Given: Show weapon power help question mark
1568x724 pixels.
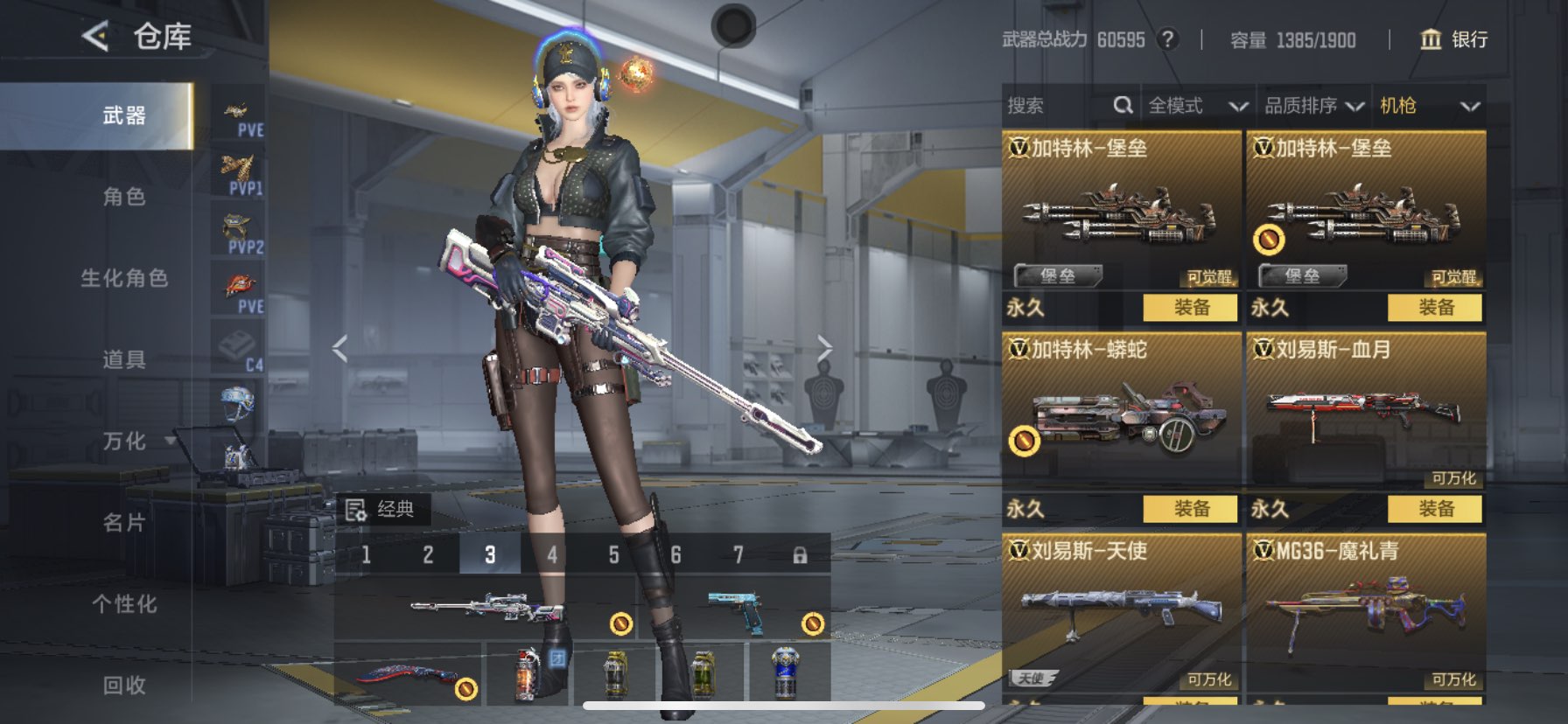Looking at the screenshot, I should (x=1167, y=39).
